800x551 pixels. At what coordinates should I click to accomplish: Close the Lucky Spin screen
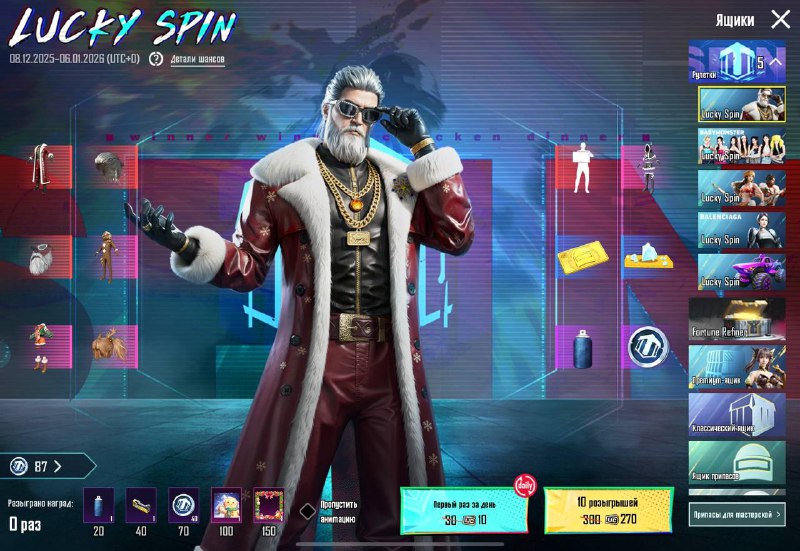780,19
